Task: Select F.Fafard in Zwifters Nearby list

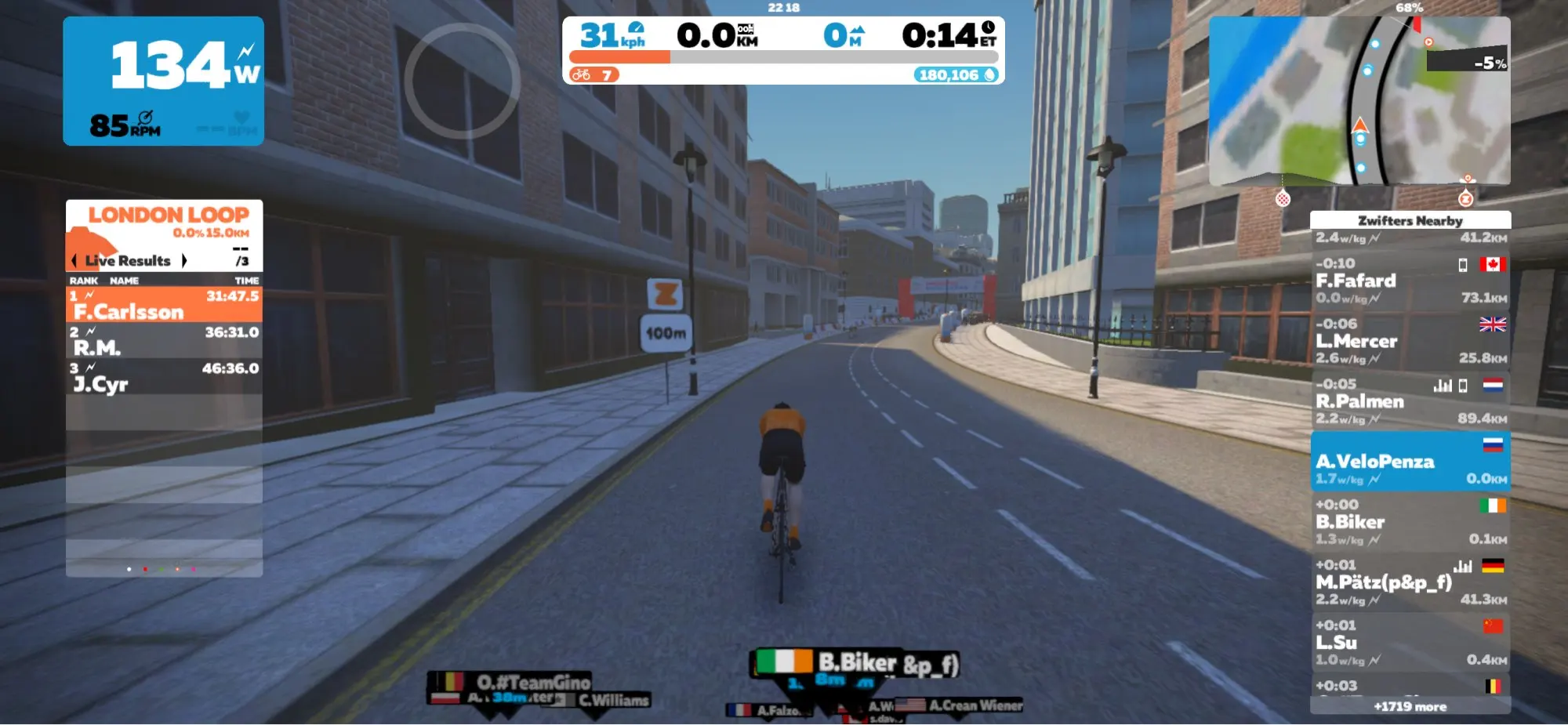Action: [1410, 281]
